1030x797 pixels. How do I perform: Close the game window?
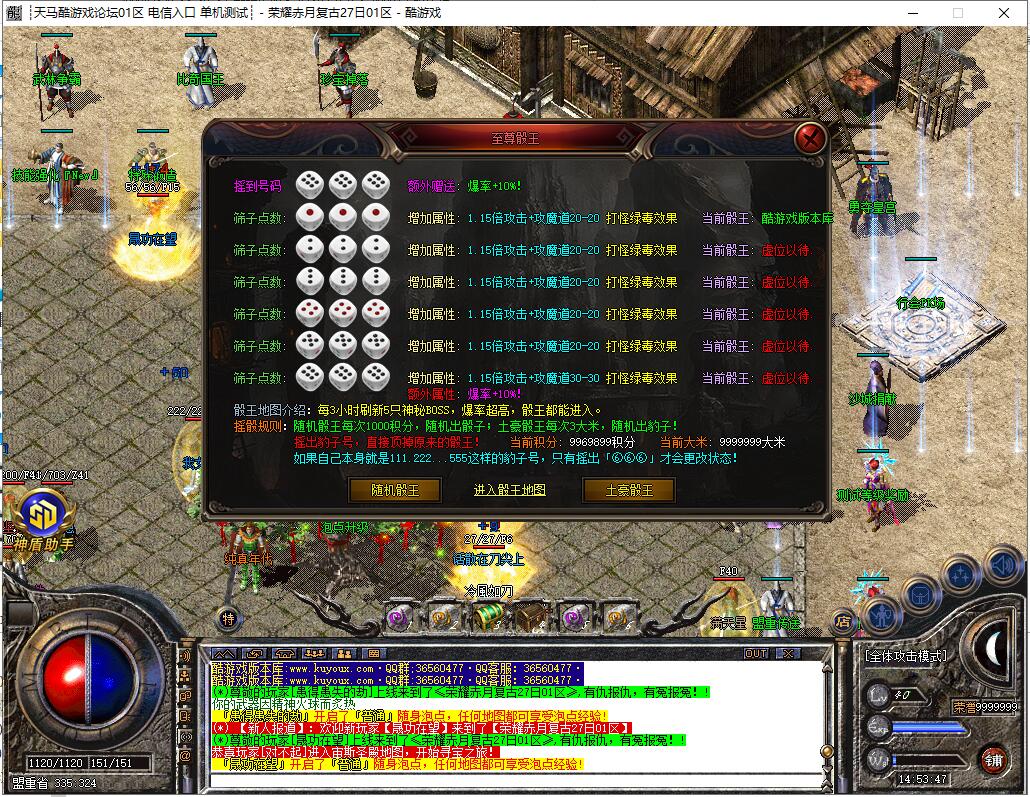coord(1004,13)
